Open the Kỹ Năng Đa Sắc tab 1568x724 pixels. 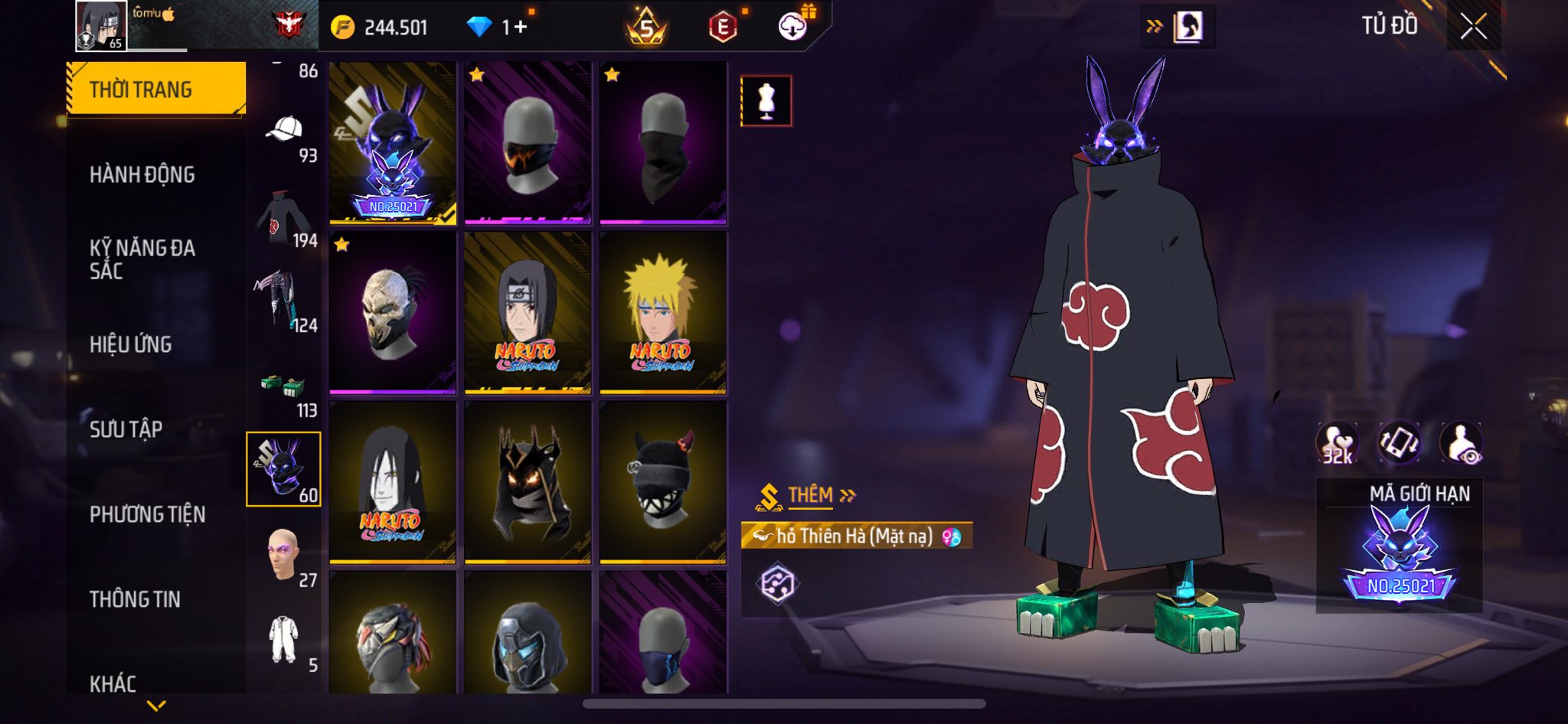[x=142, y=259]
